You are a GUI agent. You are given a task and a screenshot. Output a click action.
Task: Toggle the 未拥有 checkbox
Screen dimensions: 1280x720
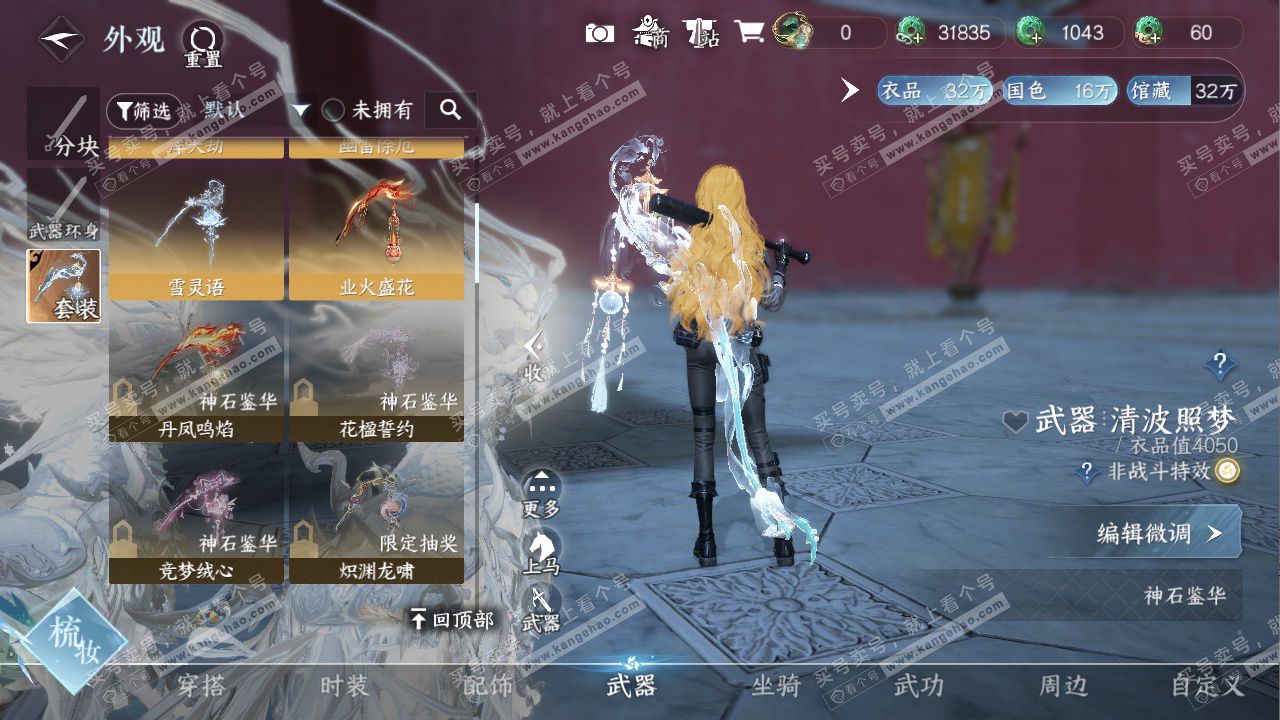pyautogui.click(x=334, y=111)
